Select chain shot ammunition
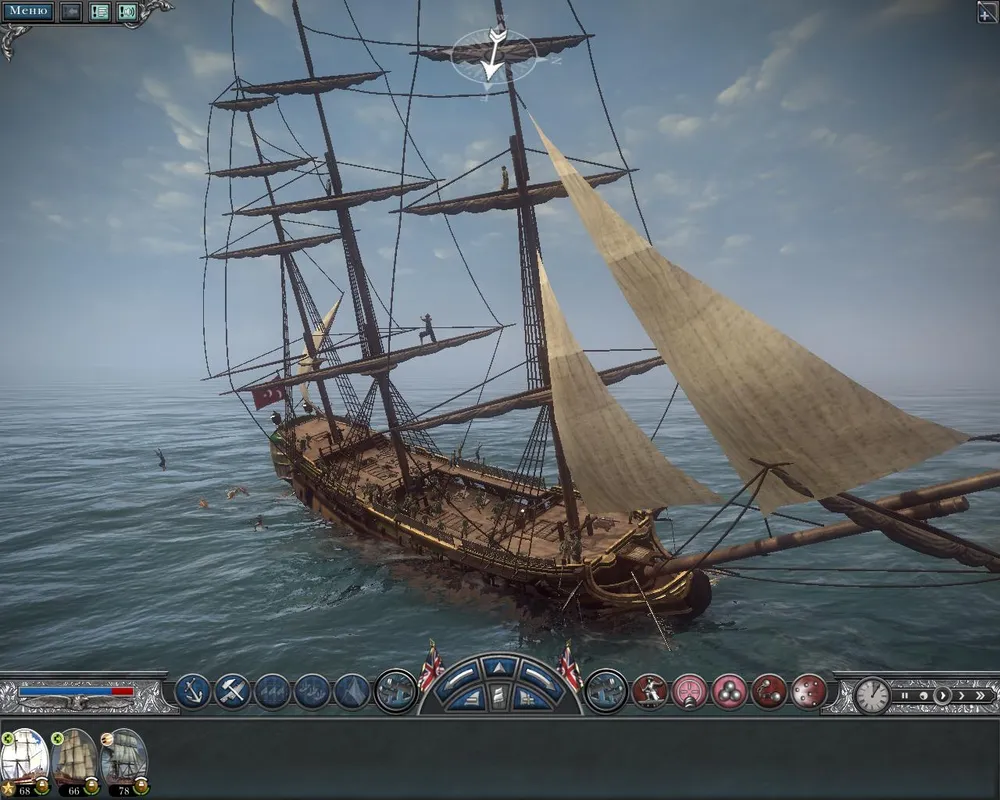Screen dimensions: 1000x800 tap(769, 691)
